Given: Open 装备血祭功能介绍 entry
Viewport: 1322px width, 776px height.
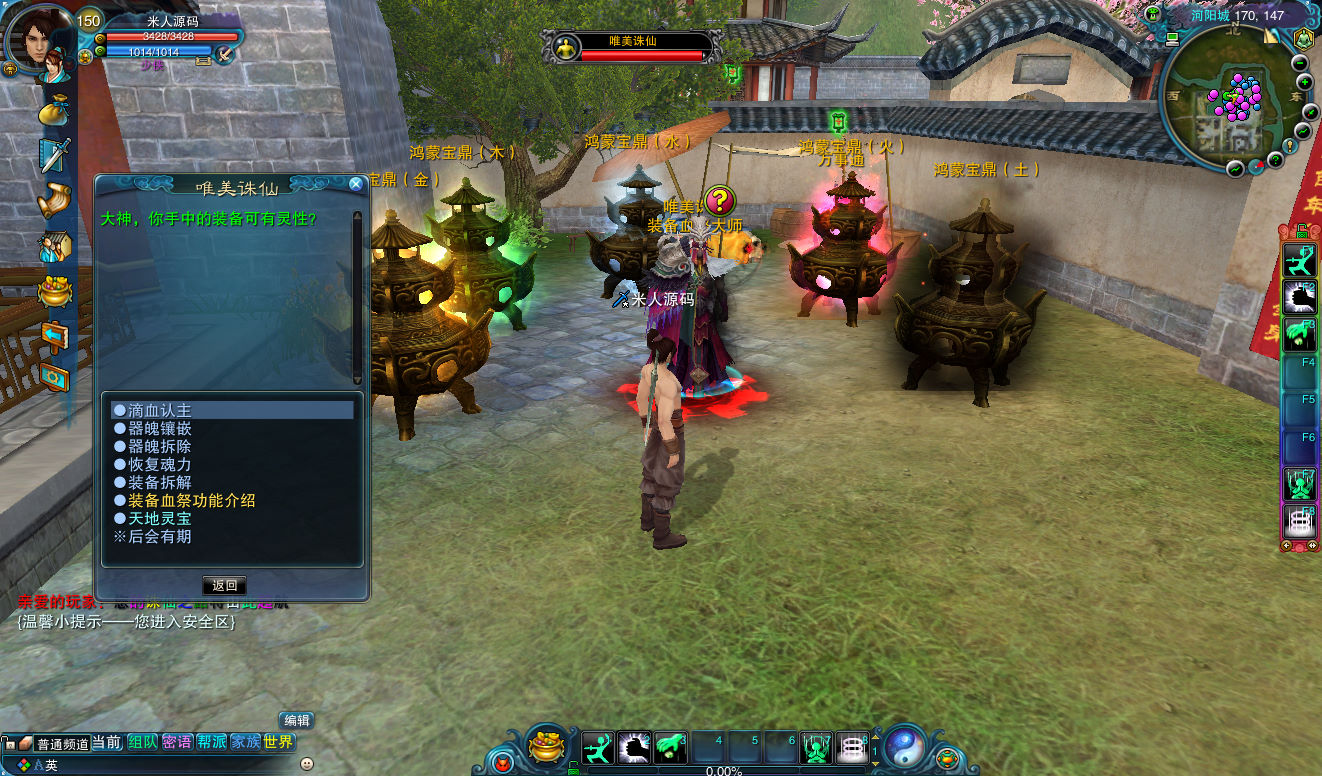Looking at the screenshot, I should 192,500.
